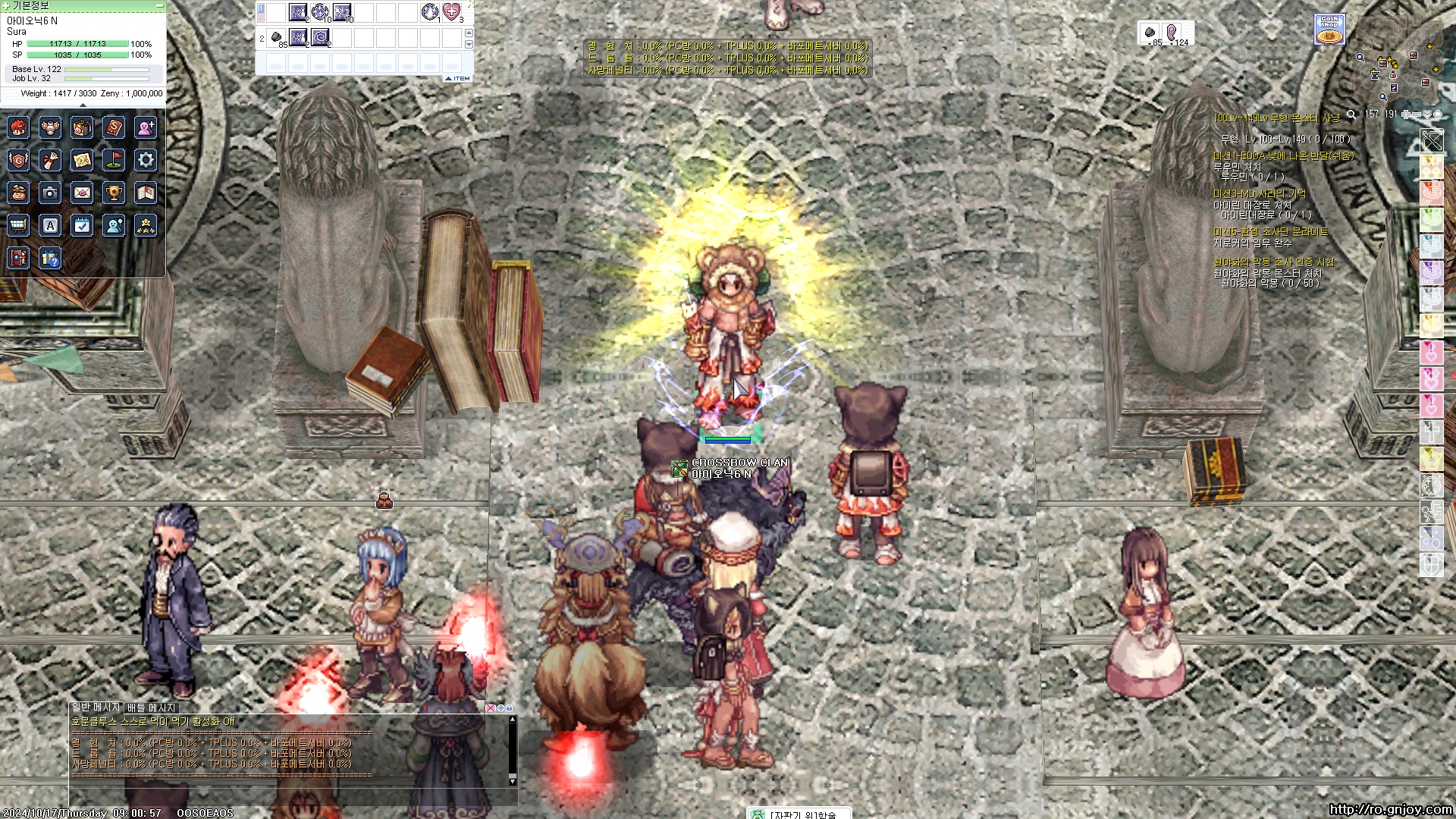Open the red-haired character info icon

click(x=18, y=128)
